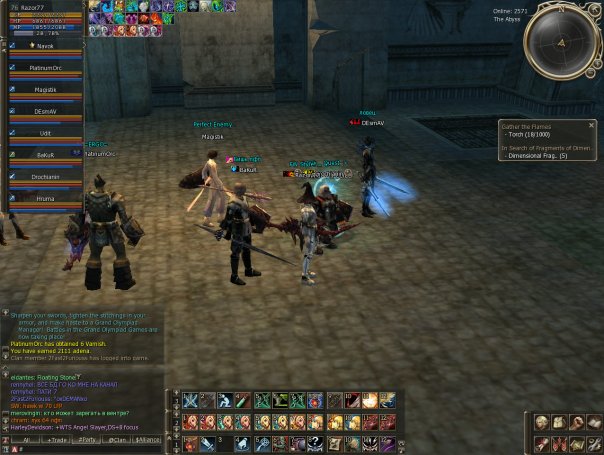
Task: Switch to the +Trade chat tab
Action: tap(55, 439)
